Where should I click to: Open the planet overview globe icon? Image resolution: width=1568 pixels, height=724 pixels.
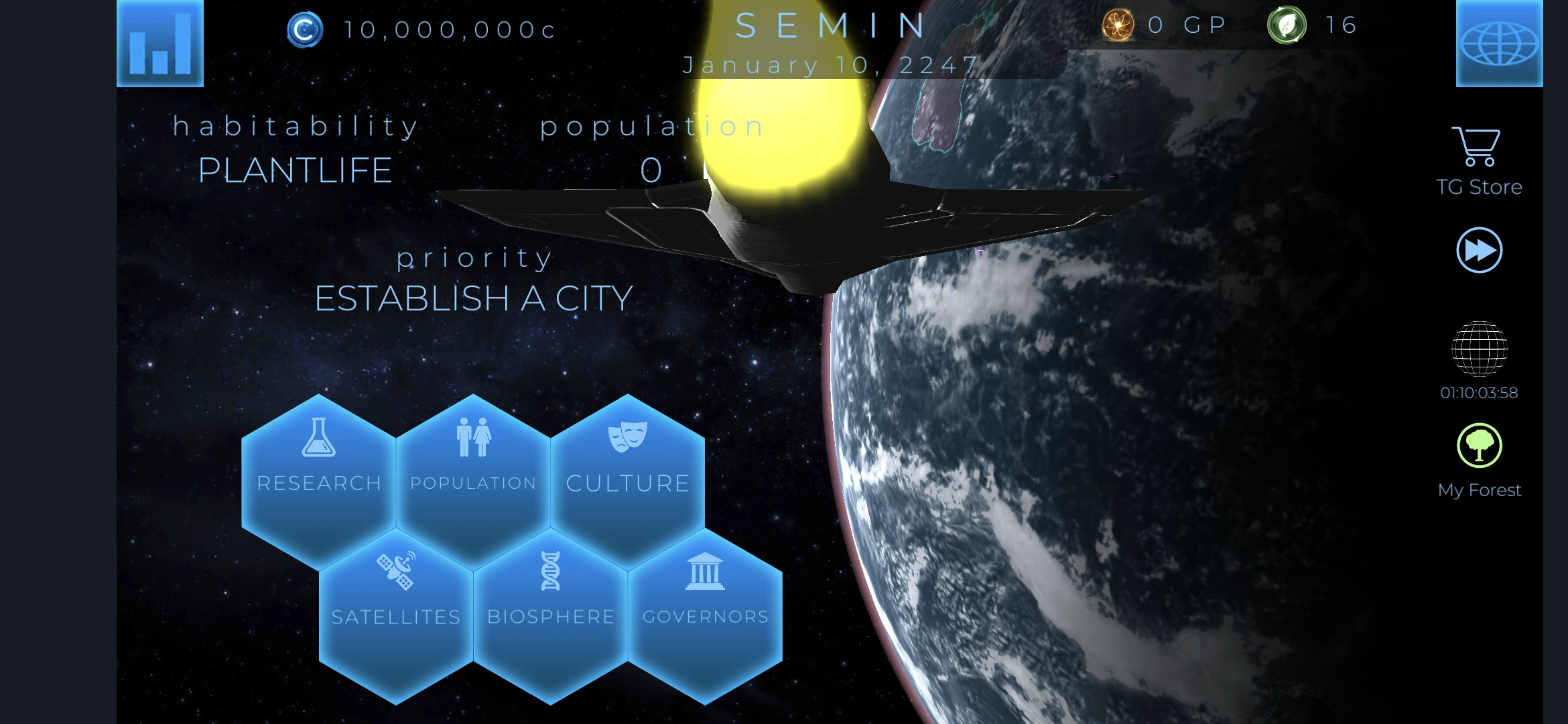pyautogui.click(x=1499, y=44)
